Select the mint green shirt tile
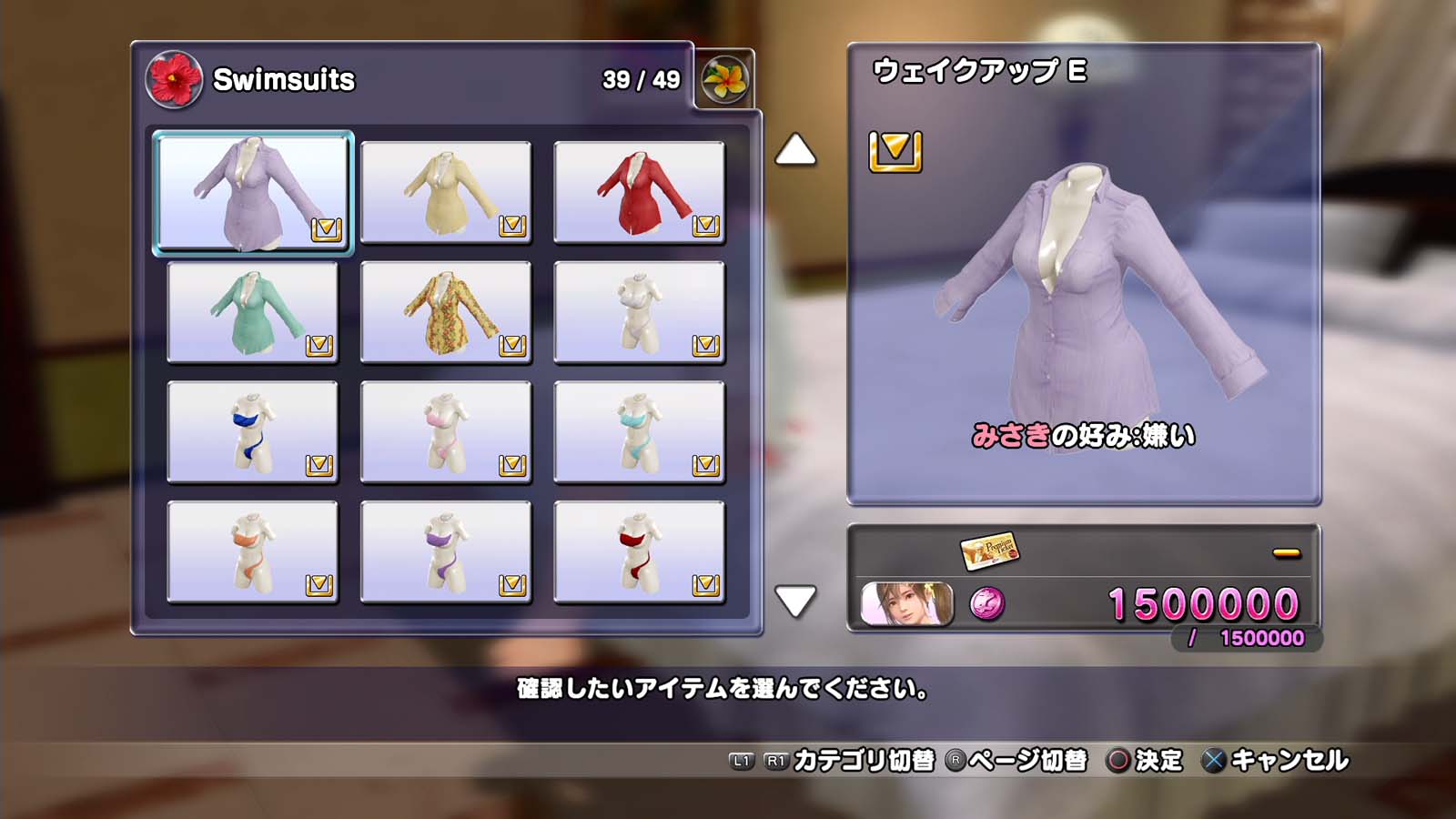 pyautogui.click(x=252, y=312)
